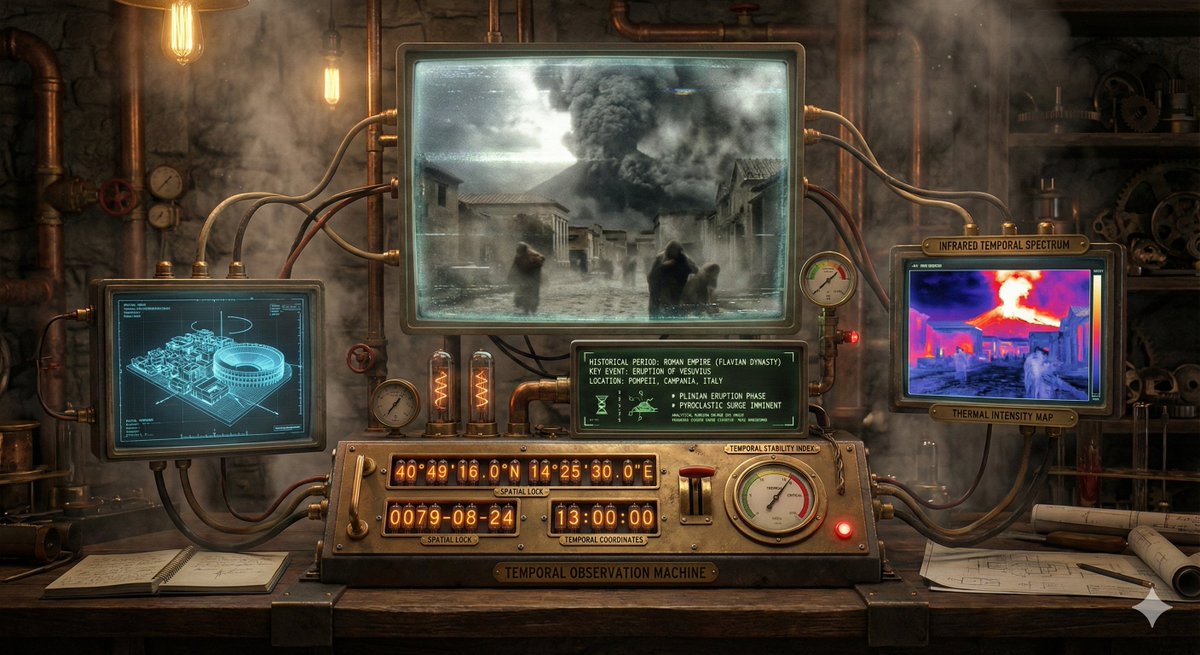Click the latitude-longitude coordinate display
The image size is (1200, 655).
coord(523,472)
